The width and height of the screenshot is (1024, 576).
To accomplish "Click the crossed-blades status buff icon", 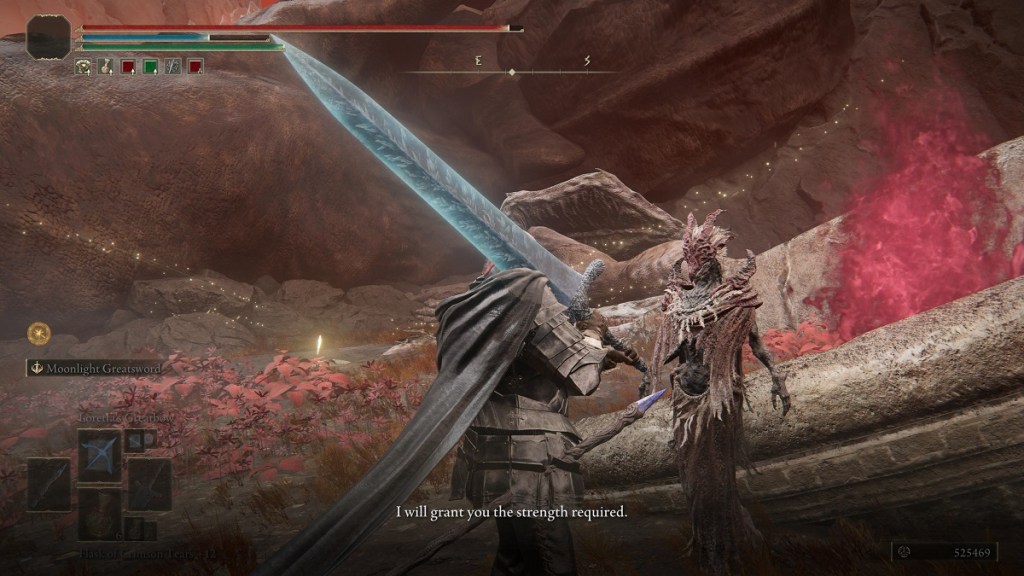I will tap(173, 67).
